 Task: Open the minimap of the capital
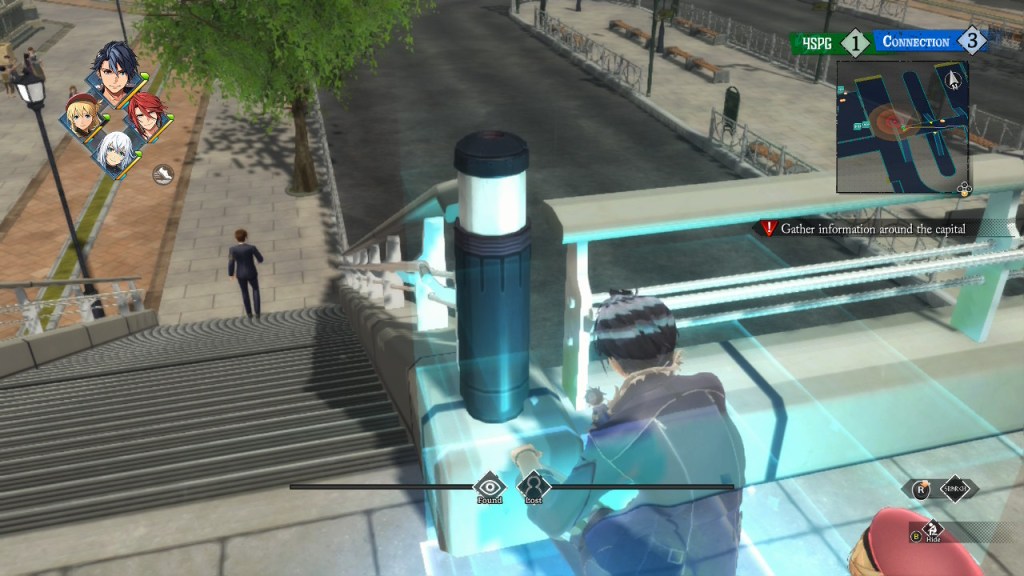click(x=902, y=126)
